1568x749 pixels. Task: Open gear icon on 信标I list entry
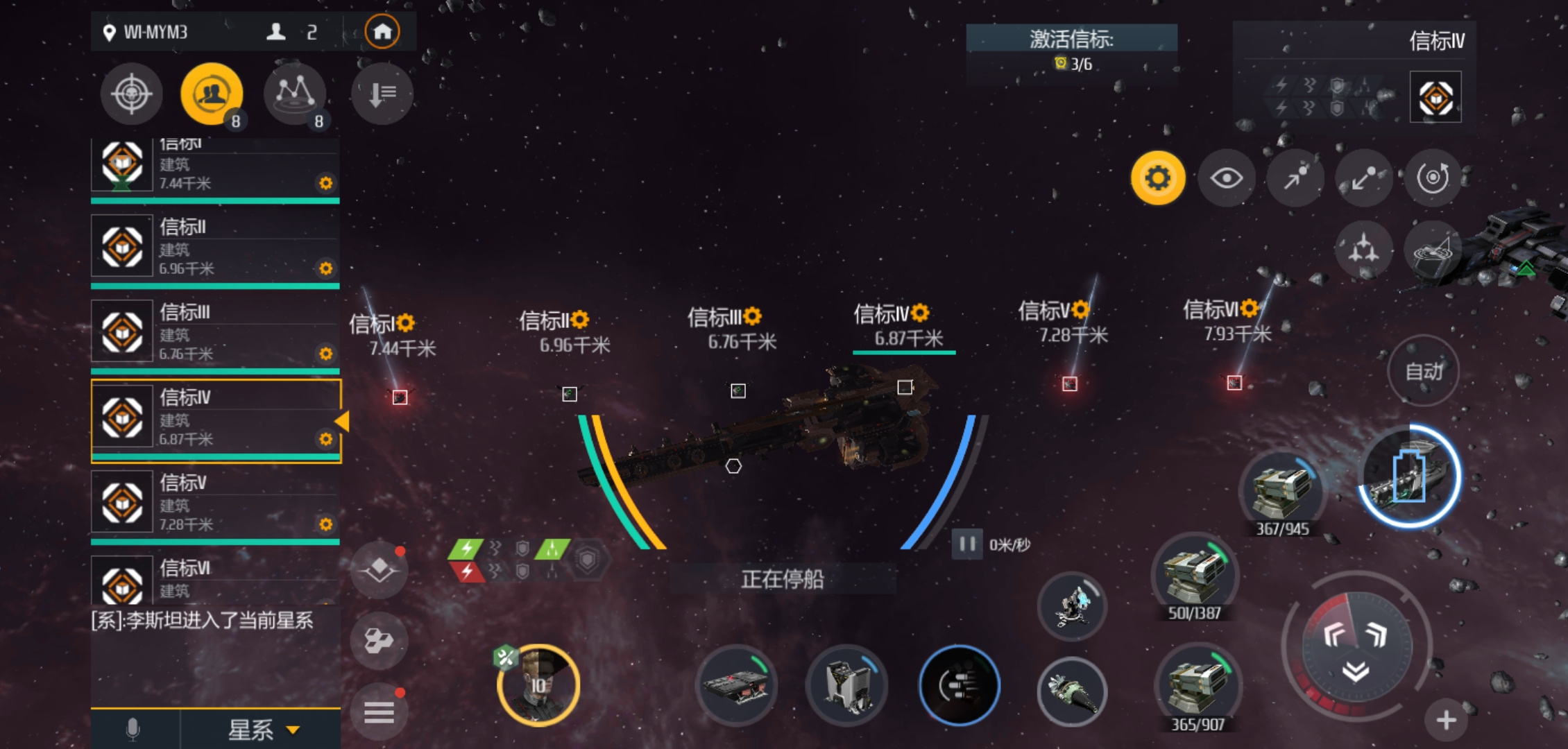click(325, 184)
